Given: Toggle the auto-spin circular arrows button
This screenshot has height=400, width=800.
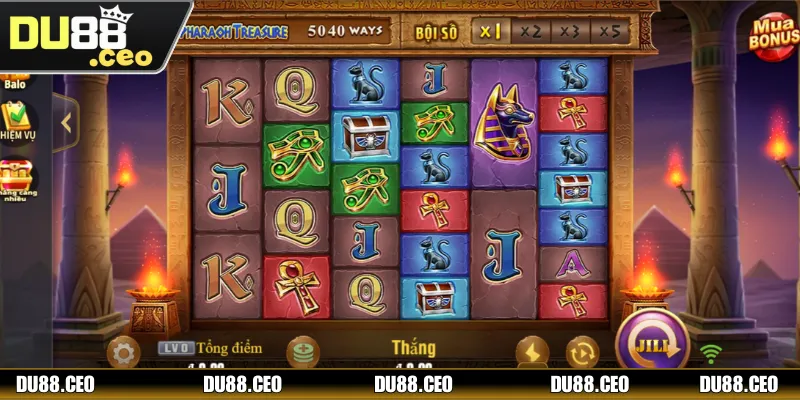Looking at the screenshot, I should point(581,352).
